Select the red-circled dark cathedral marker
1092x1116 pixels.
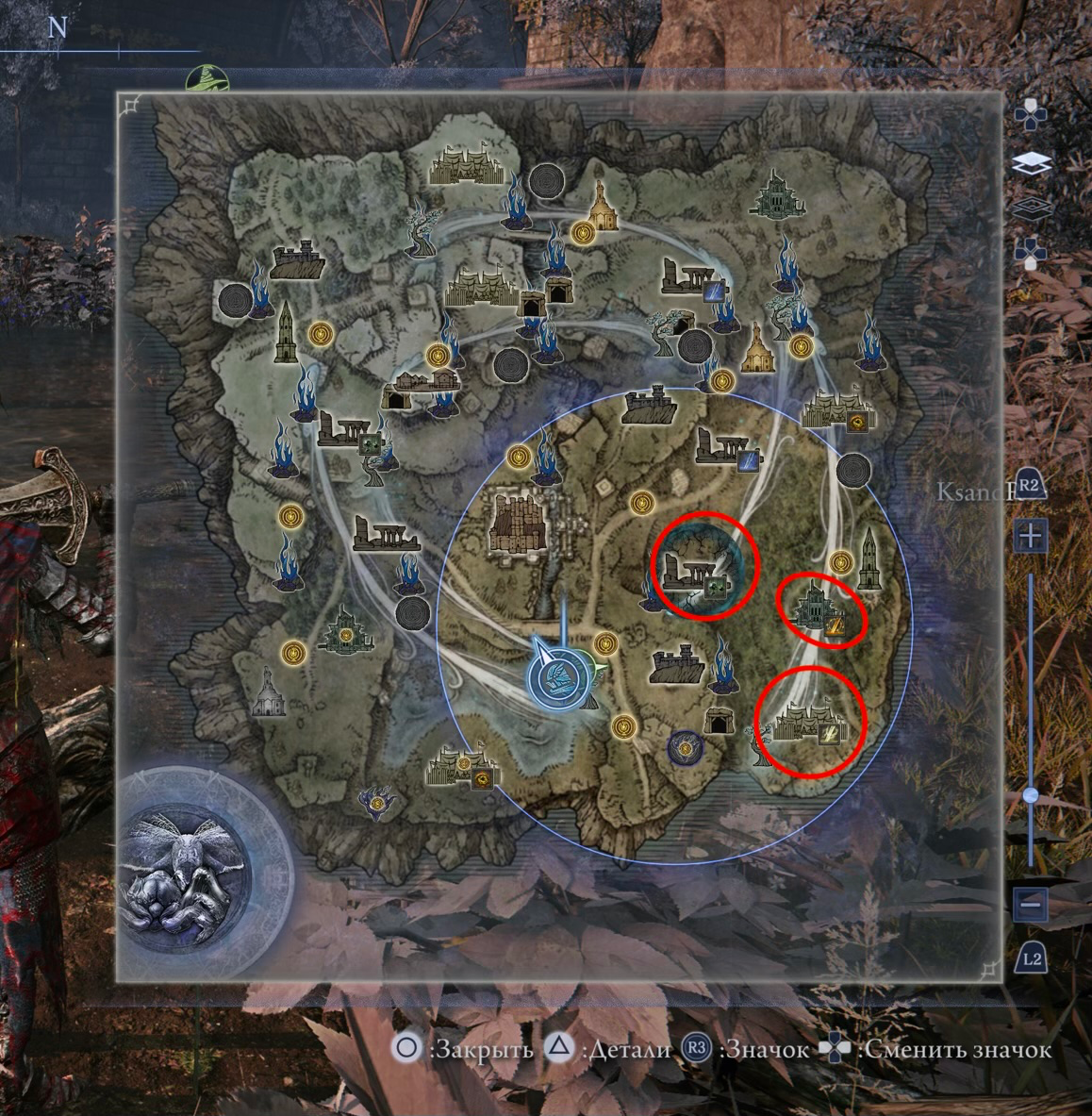pyautogui.click(x=817, y=608)
